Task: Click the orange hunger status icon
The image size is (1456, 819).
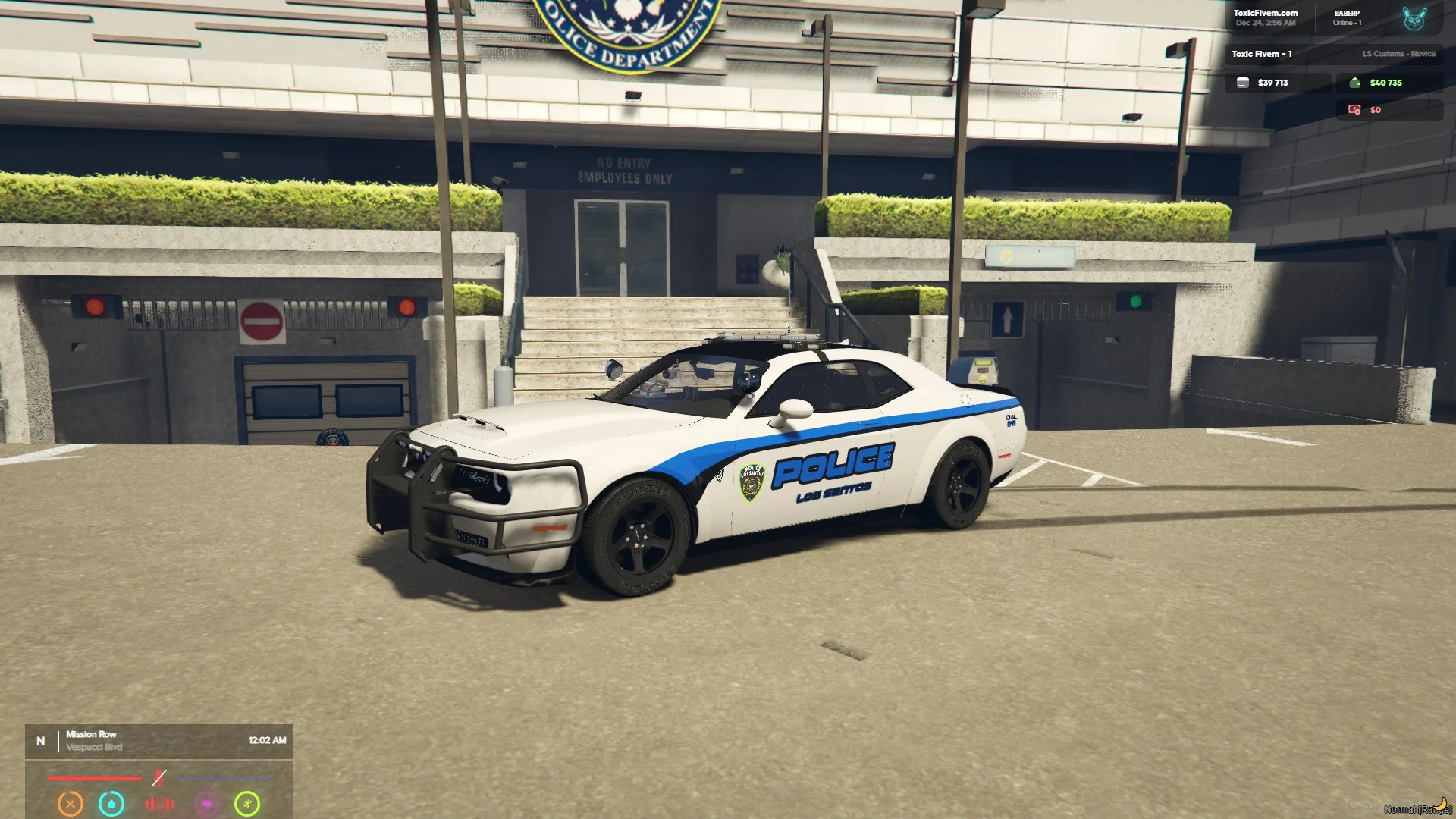Action: point(71,803)
